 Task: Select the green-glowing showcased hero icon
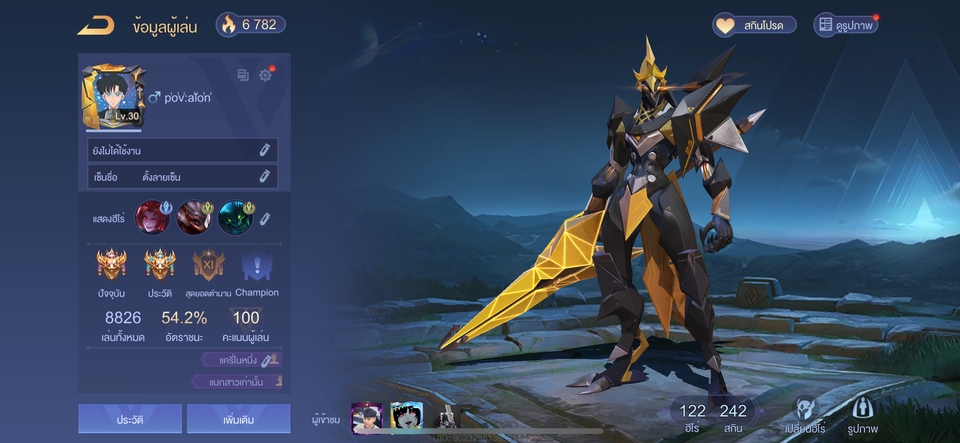[x=236, y=217]
